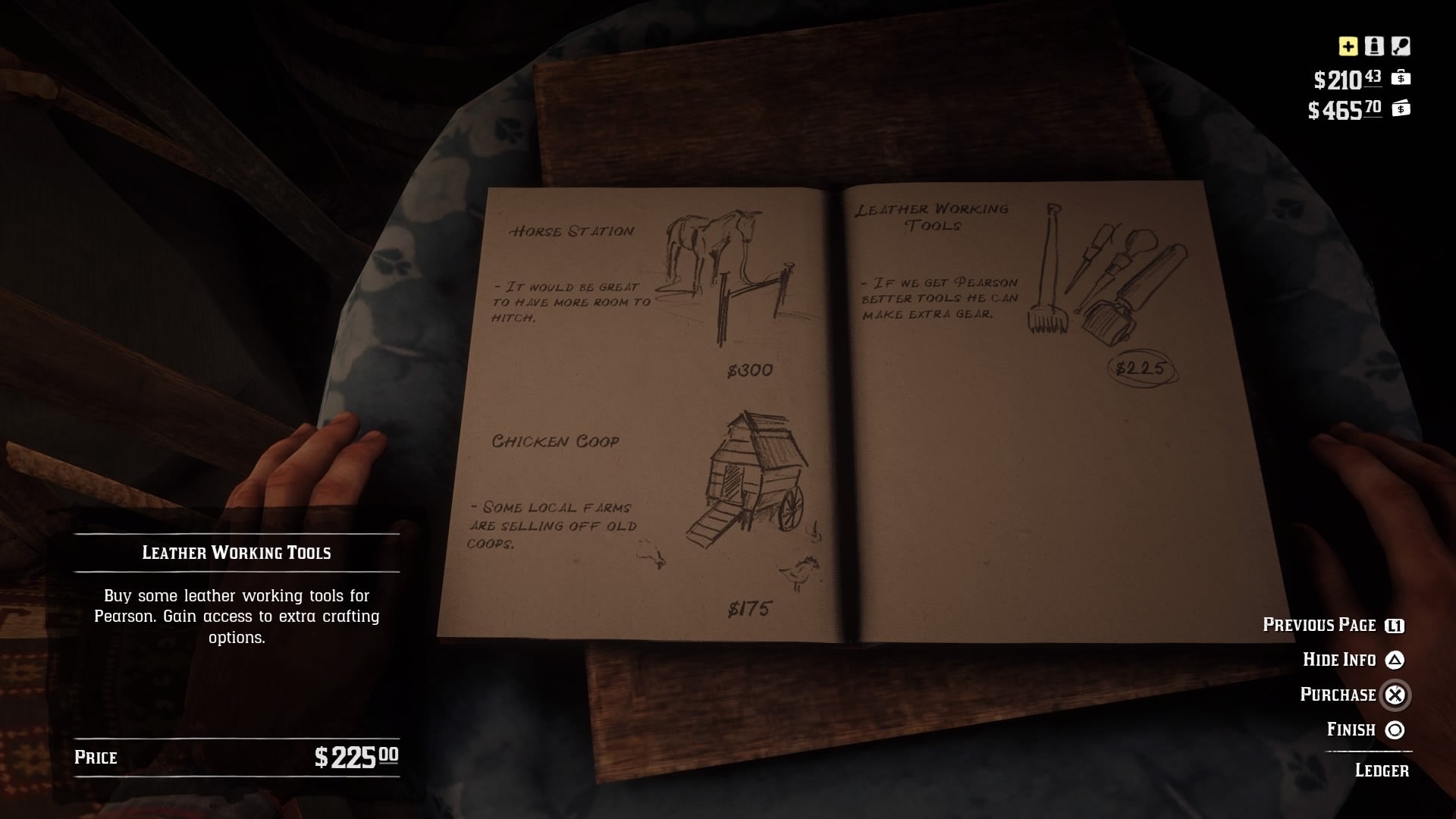Click the camp funds lockbox icon beside $210.43

1401,78
